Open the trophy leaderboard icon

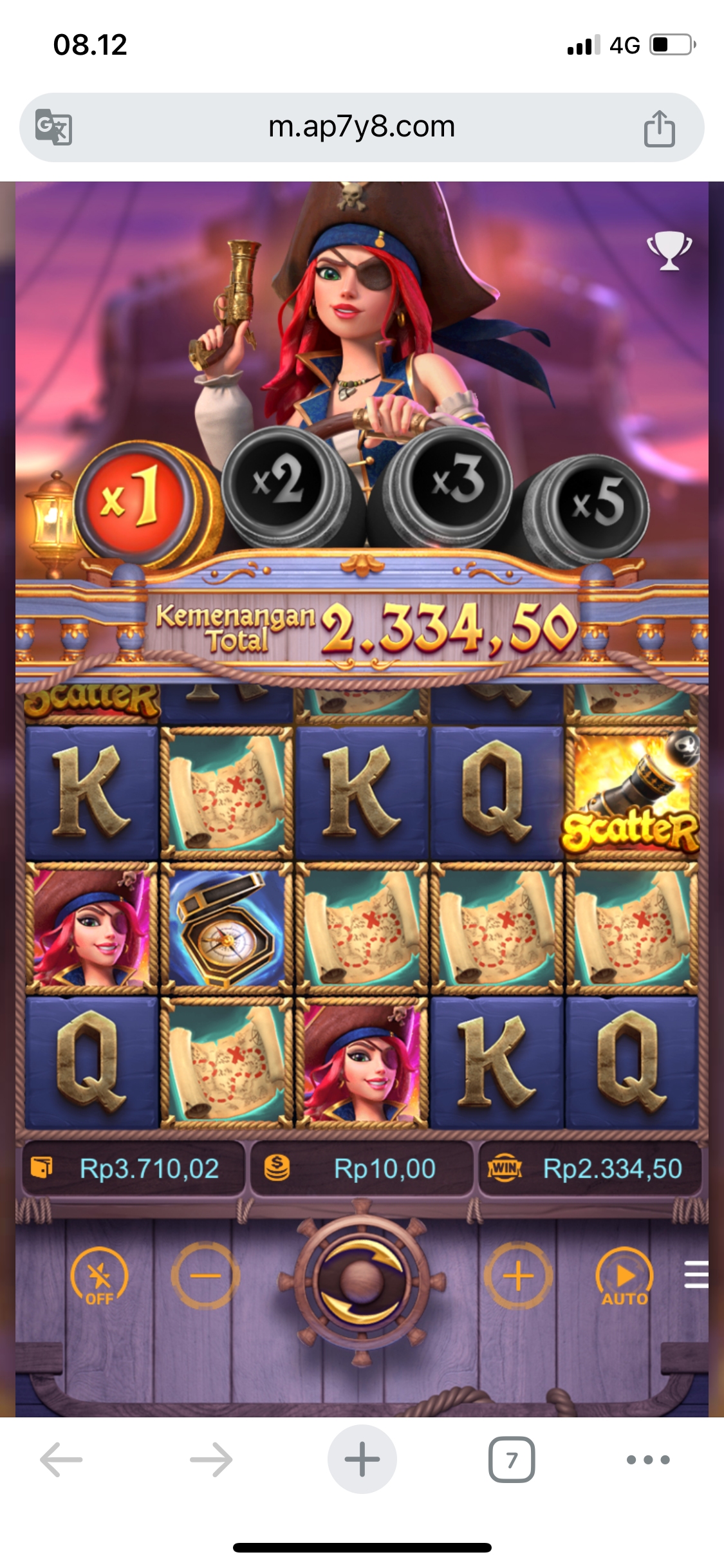click(x=669, y=250)
